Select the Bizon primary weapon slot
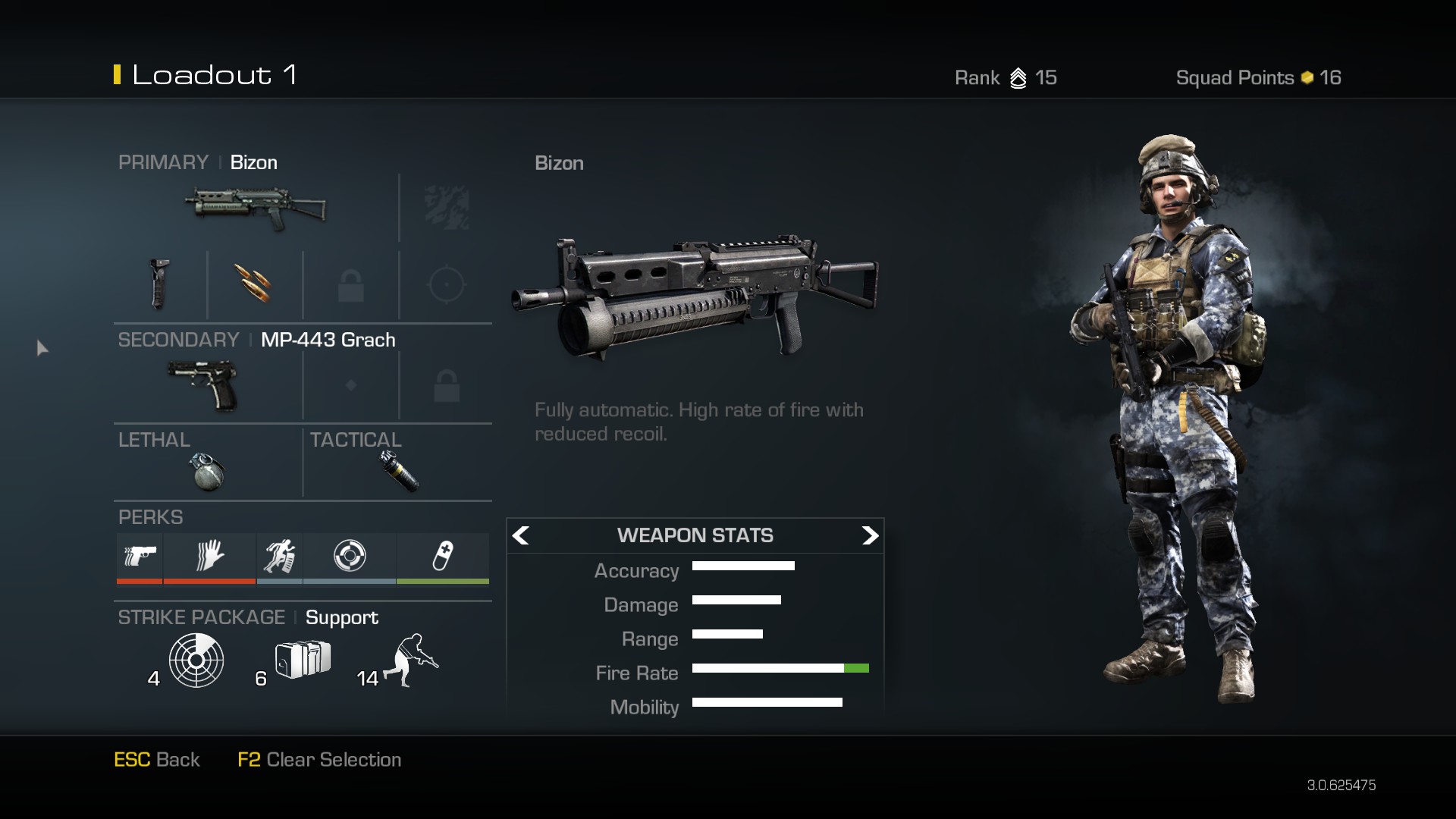The height and width of the screenshot is (819, 1456). (x=256, y=208)
